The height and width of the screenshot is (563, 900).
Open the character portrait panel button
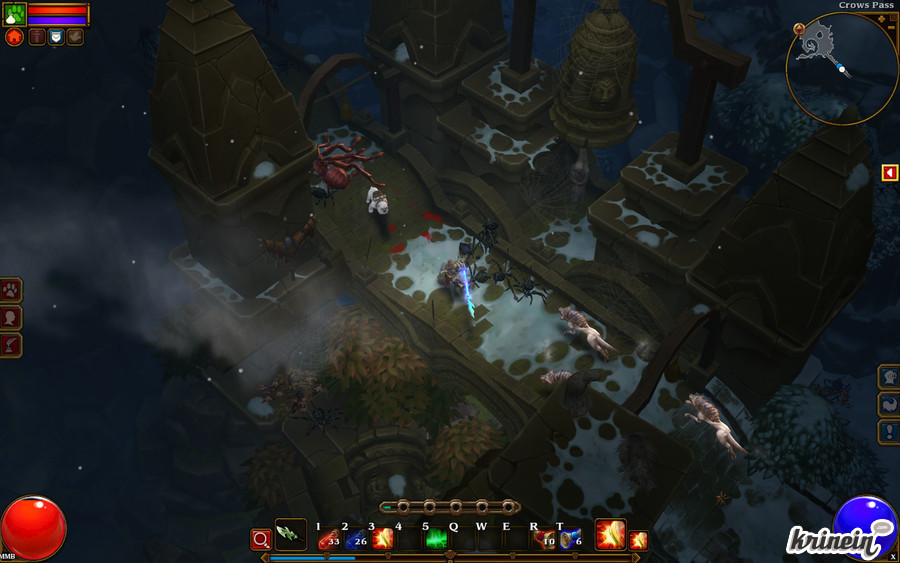point(11,318)
